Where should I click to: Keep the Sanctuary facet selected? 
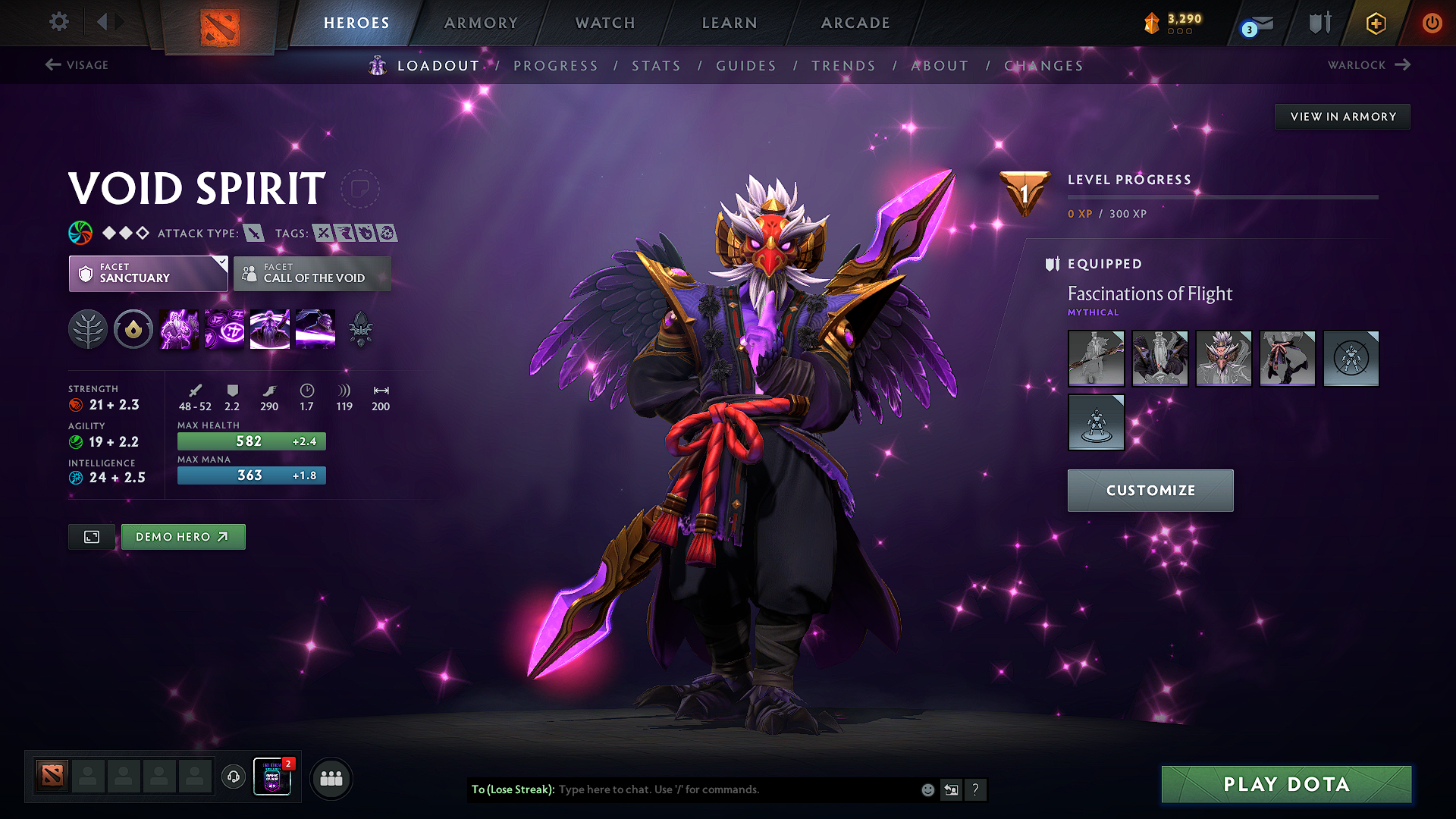click(x=144, y=273)
